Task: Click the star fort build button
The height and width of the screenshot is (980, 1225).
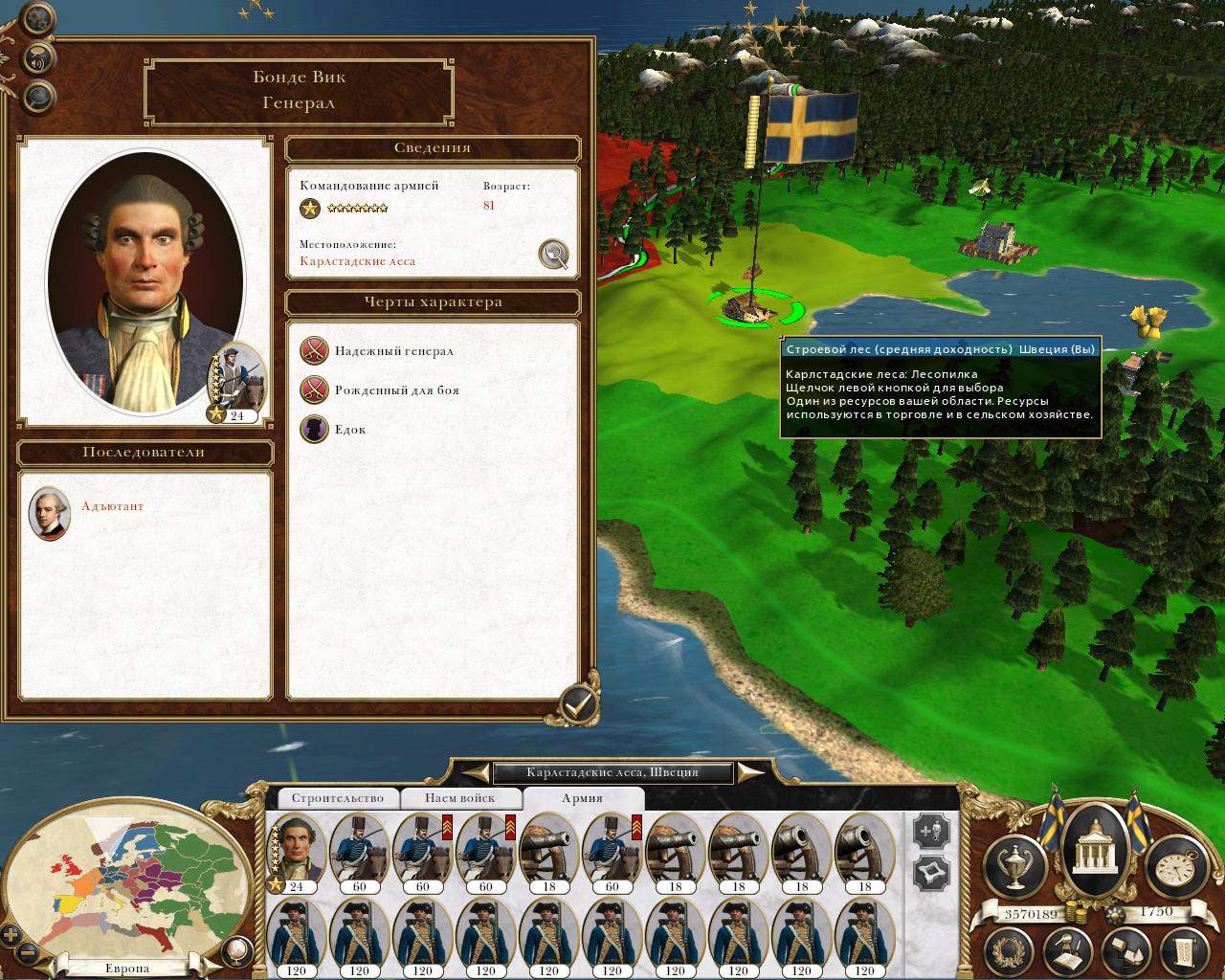Action: pos(932,873)
